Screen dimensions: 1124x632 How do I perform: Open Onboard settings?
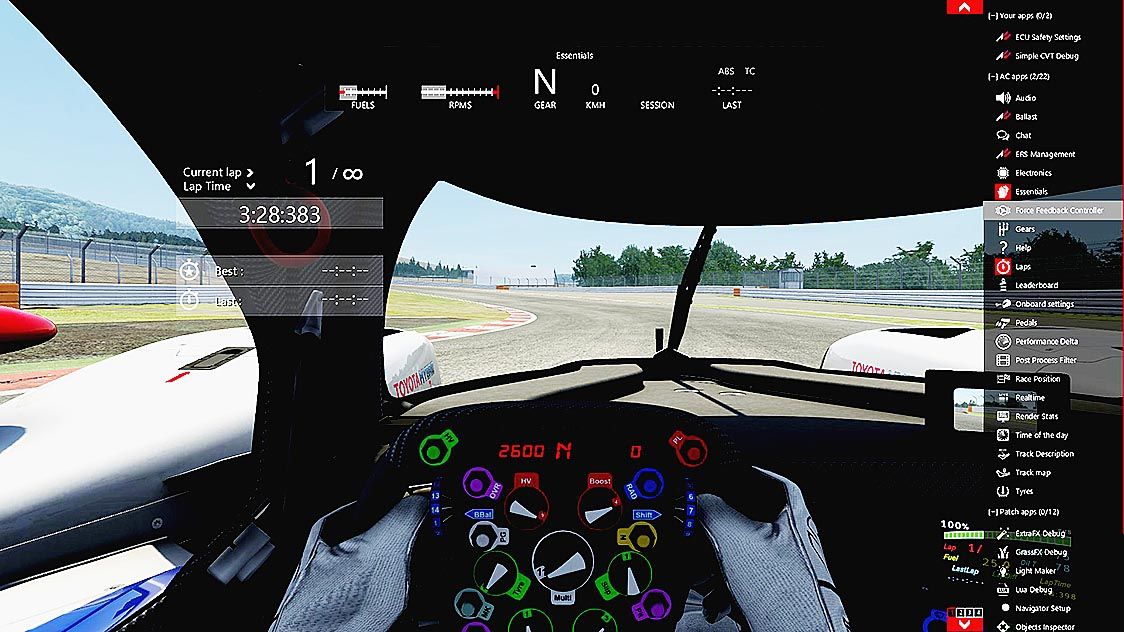pyautogui.click(x=1044, y=304)
